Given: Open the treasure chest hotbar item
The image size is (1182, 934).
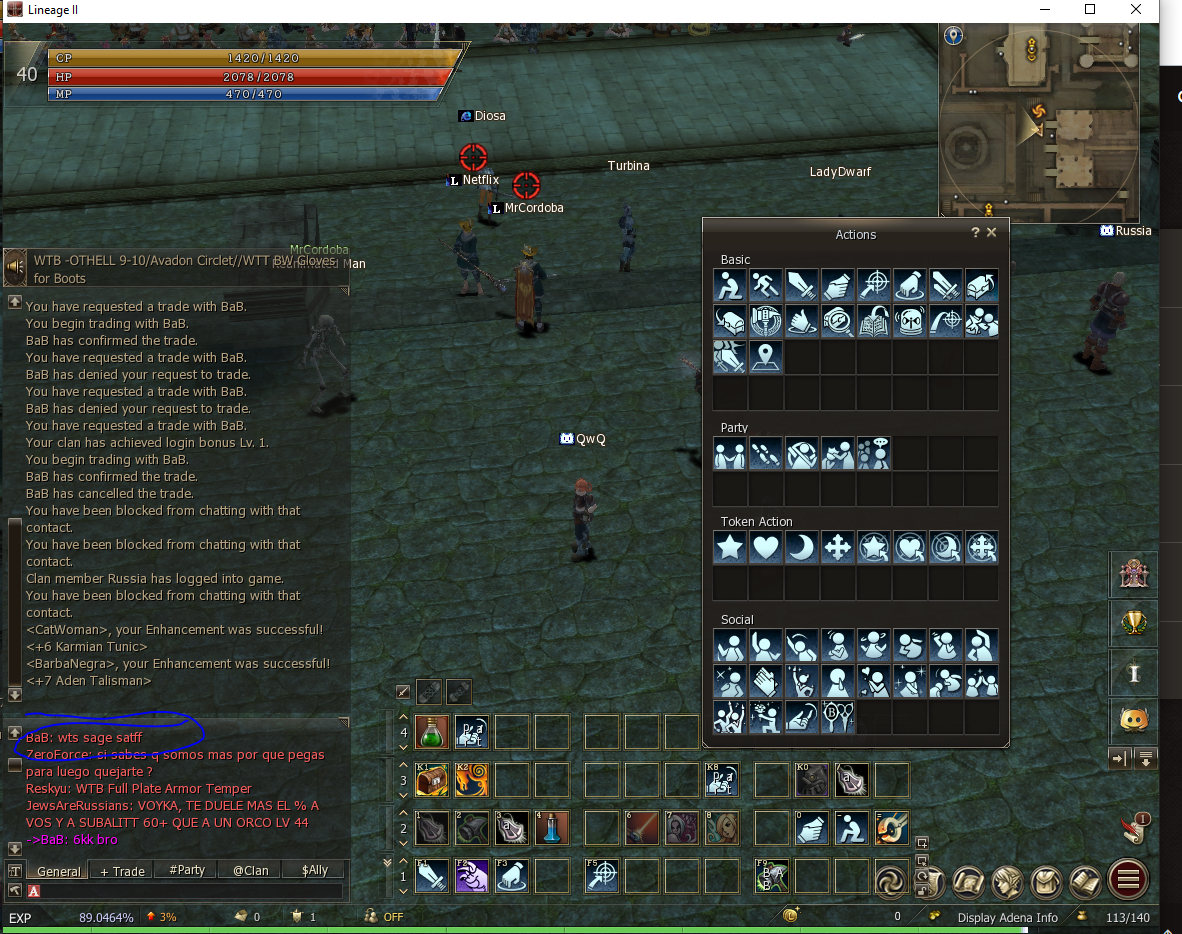Looking at the screenshot, I should click(431, 780).
